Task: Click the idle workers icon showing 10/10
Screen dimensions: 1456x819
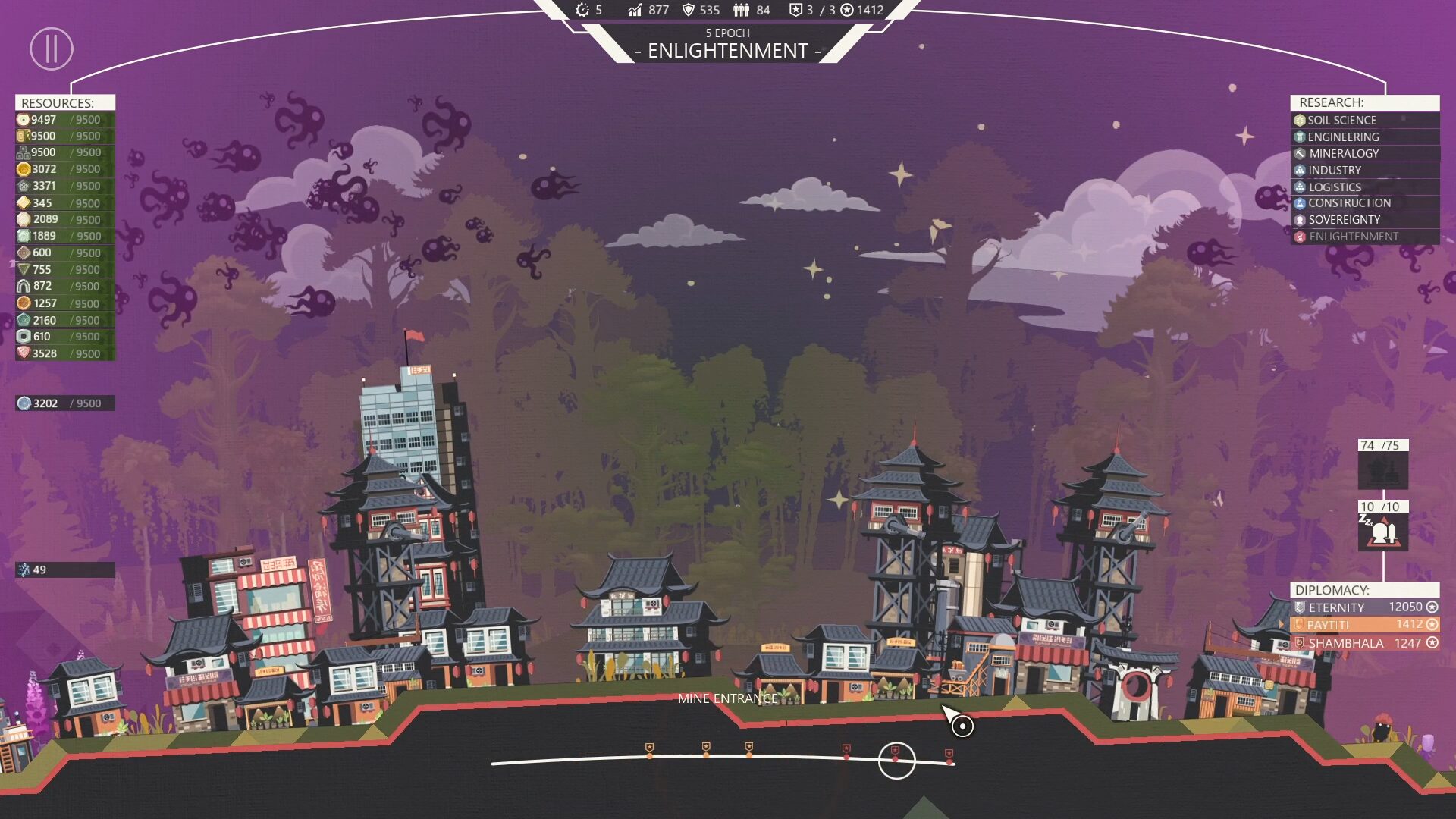Action: tap(1382, 532)
